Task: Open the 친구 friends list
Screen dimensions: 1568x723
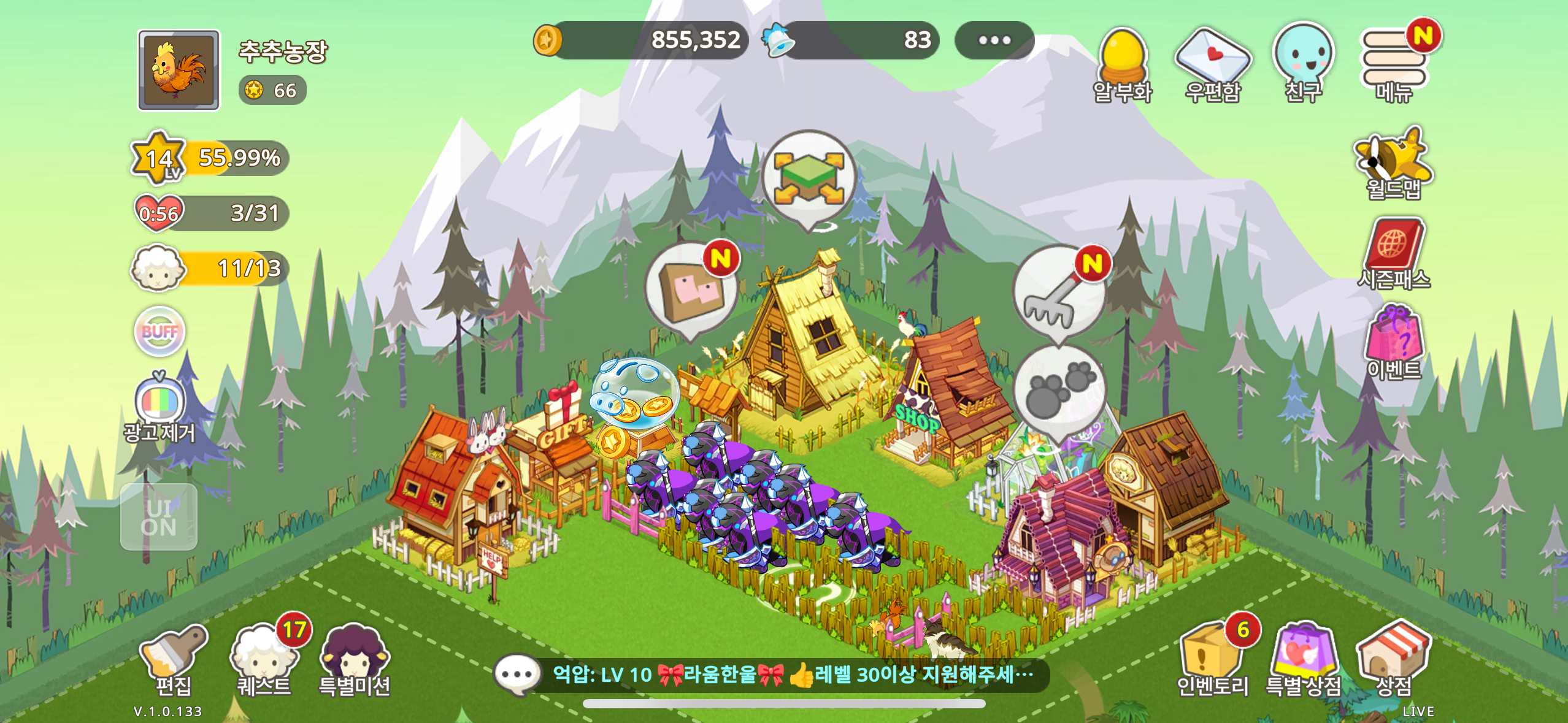Action: (1303, 62)
